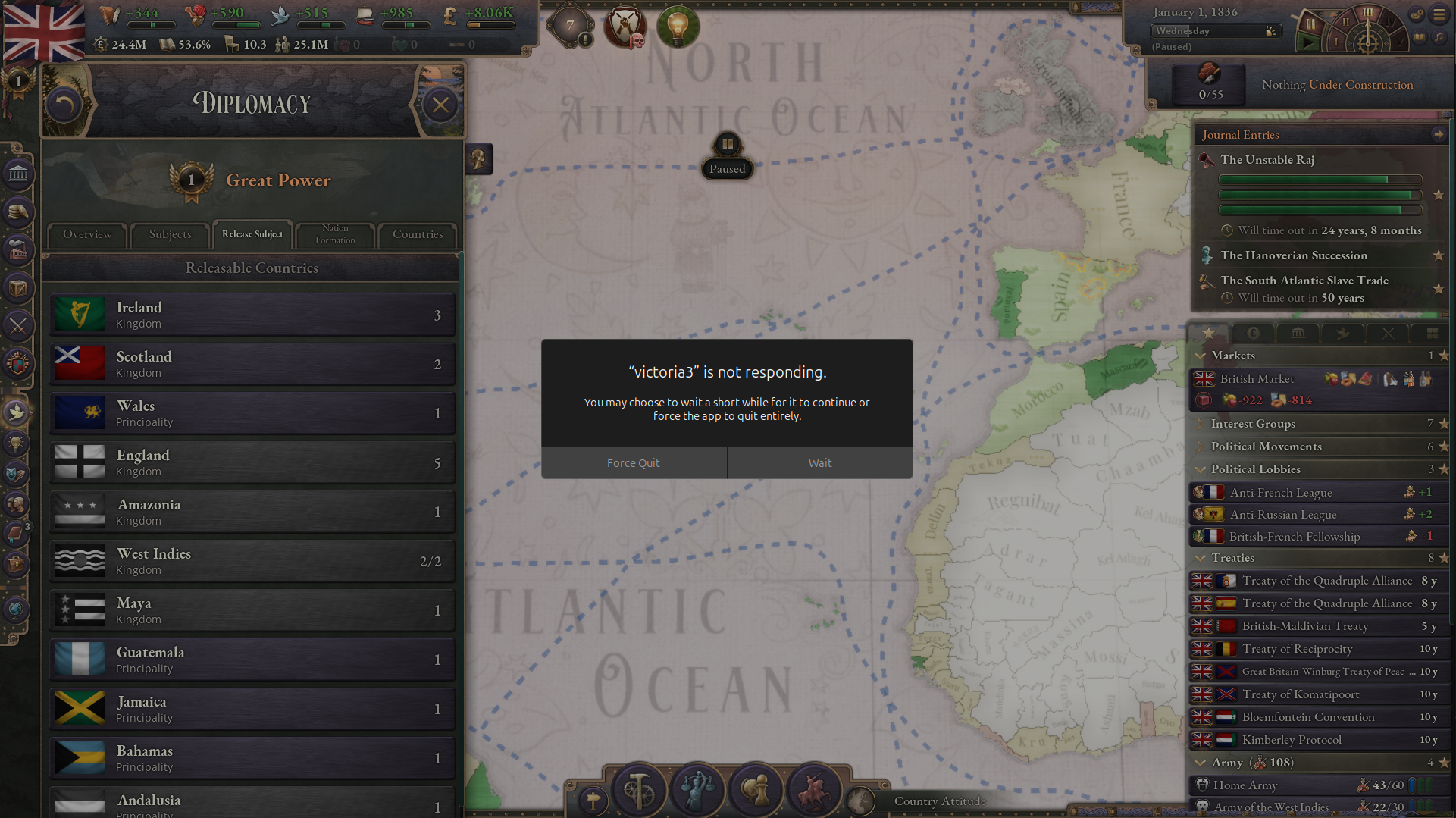Expand the Interest Groups section
The width and height of the screenshot is (1456, 818).
tap(1201, 424)
